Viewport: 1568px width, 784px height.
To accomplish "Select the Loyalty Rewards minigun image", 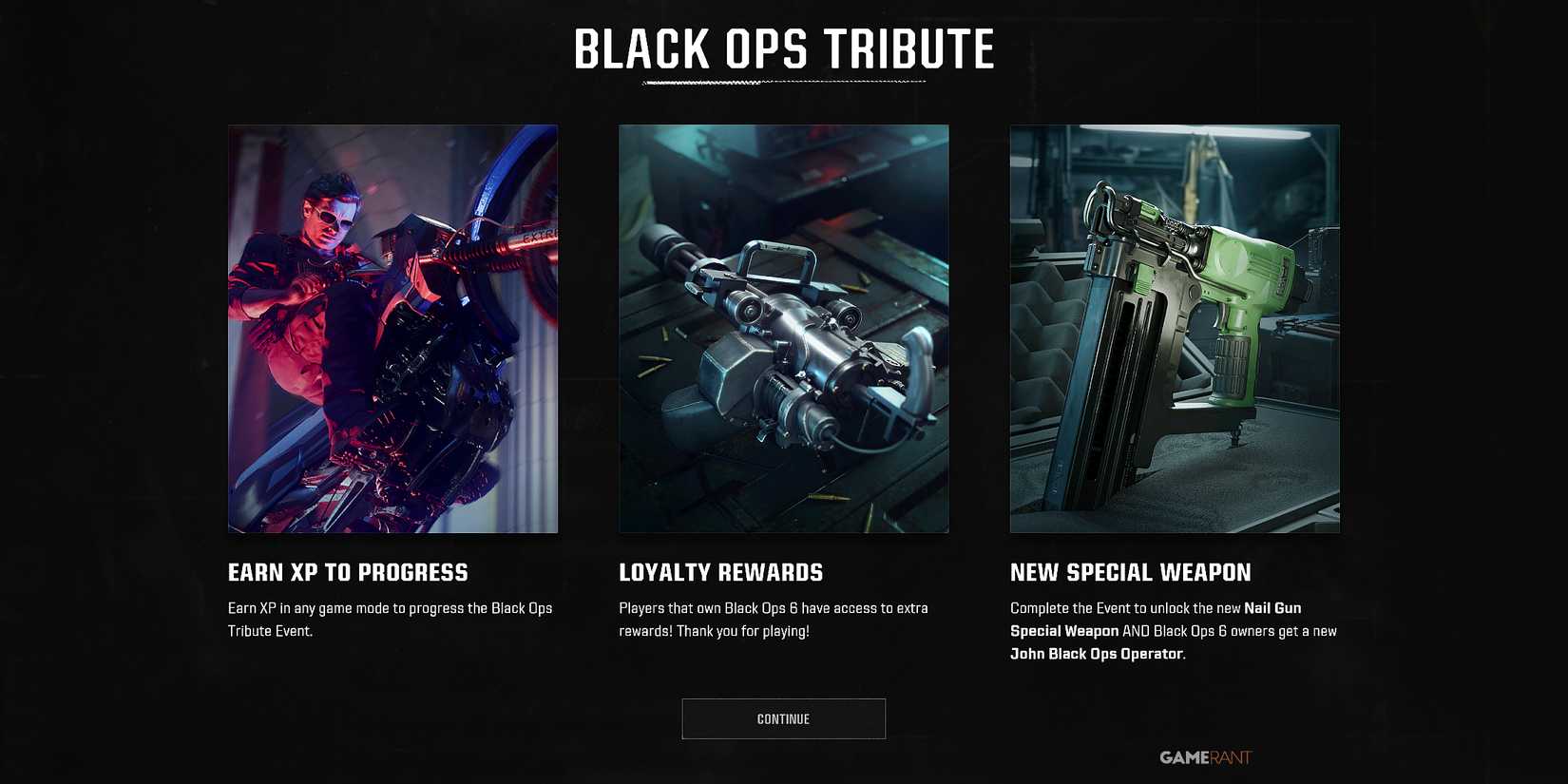I will tap(783, 328).
